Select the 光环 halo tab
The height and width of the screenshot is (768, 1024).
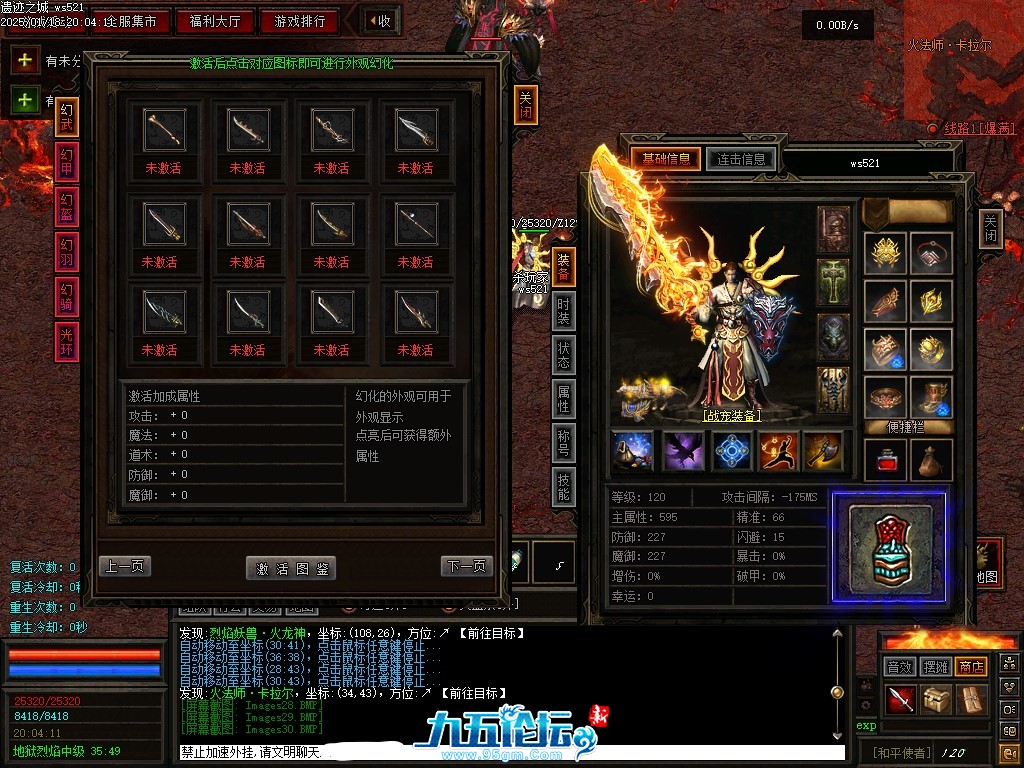click(x=67, y=343)
